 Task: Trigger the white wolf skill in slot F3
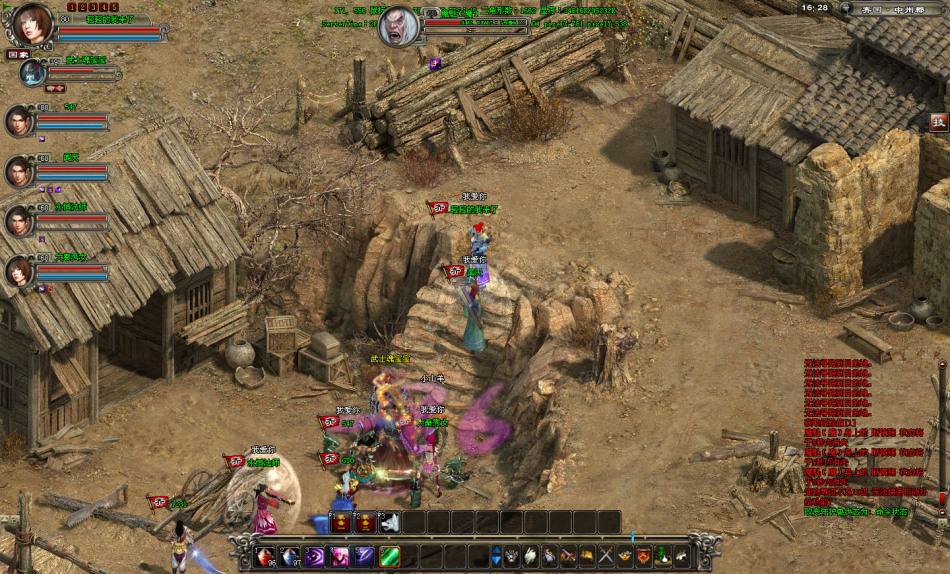pyautogui.click(x=390, y=523)
